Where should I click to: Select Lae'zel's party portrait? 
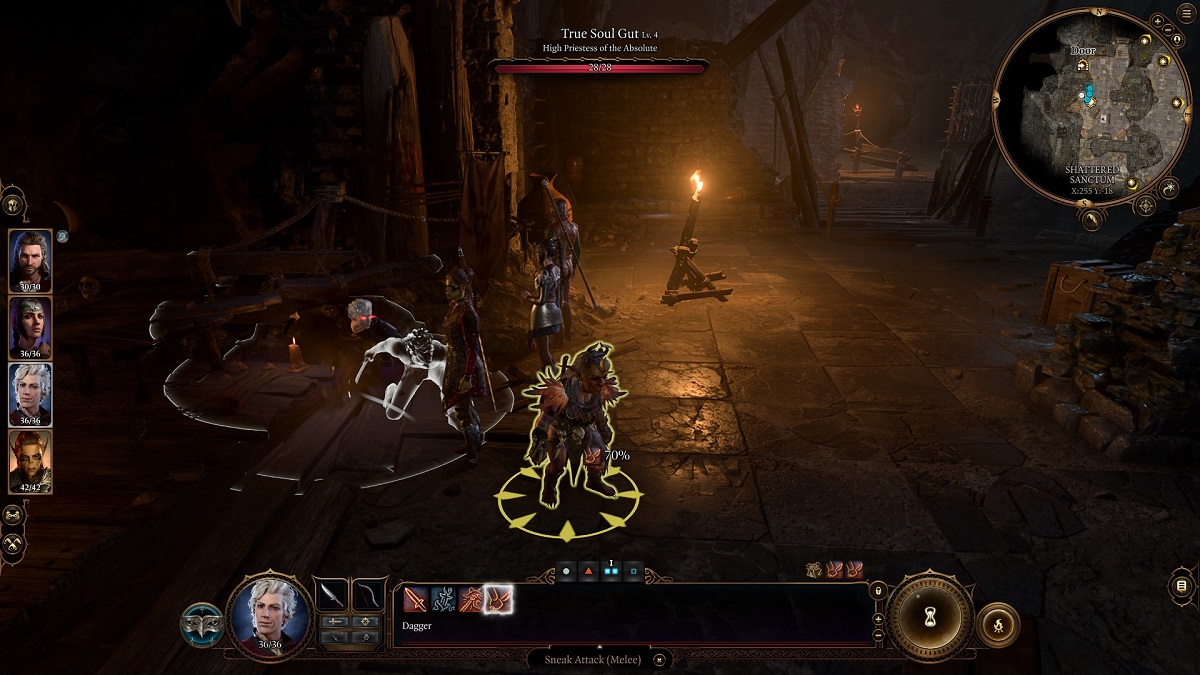click(x=30, y=461)
